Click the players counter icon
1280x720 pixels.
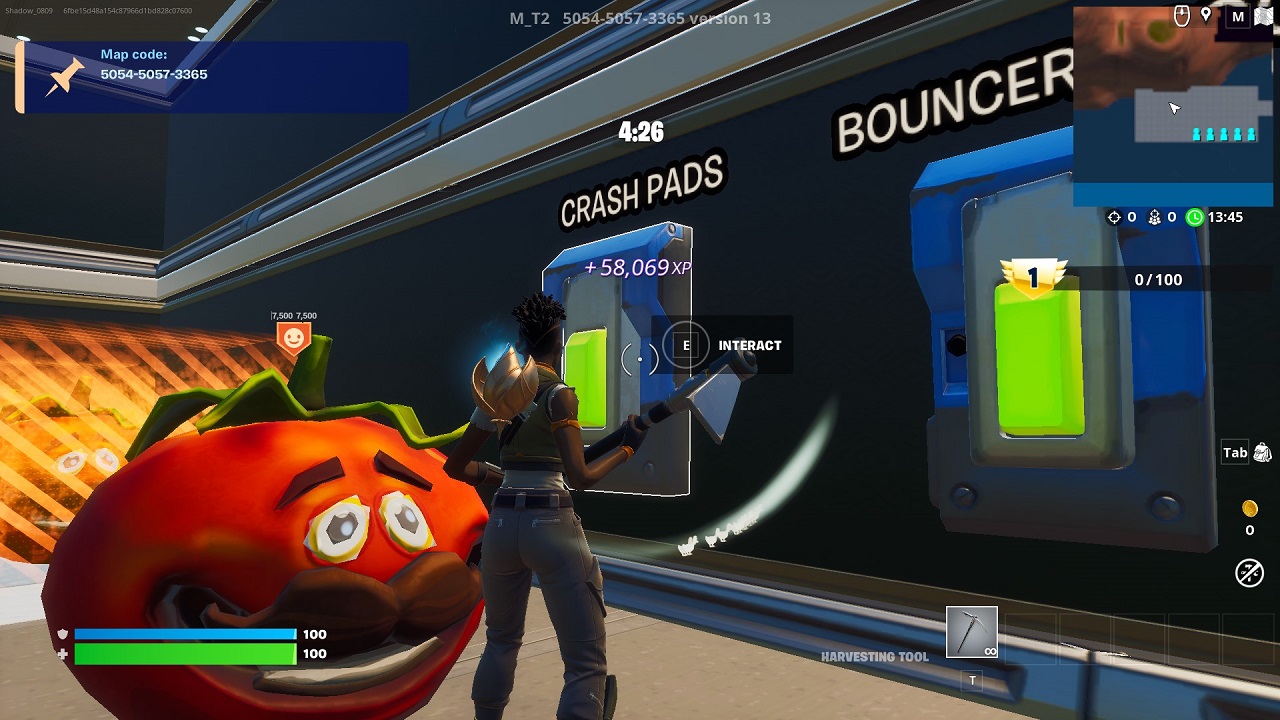[1155, 216]
